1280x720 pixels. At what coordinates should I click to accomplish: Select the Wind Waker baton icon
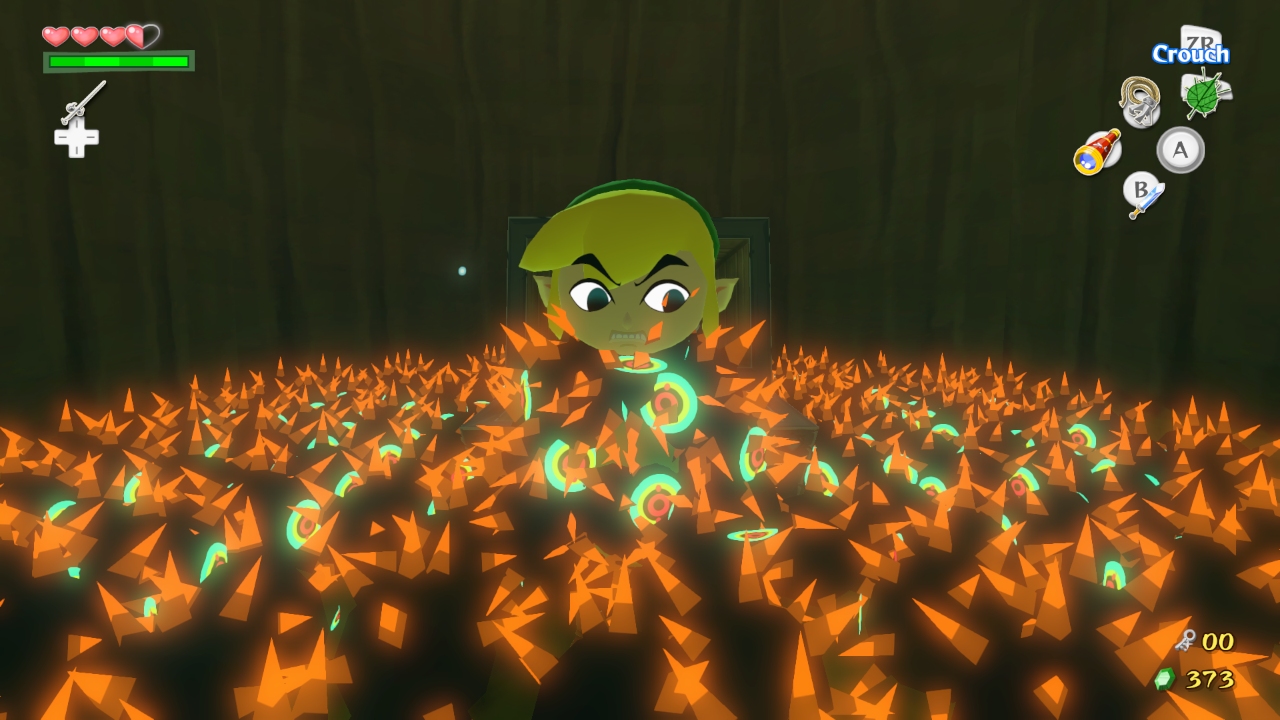[84, 102]
